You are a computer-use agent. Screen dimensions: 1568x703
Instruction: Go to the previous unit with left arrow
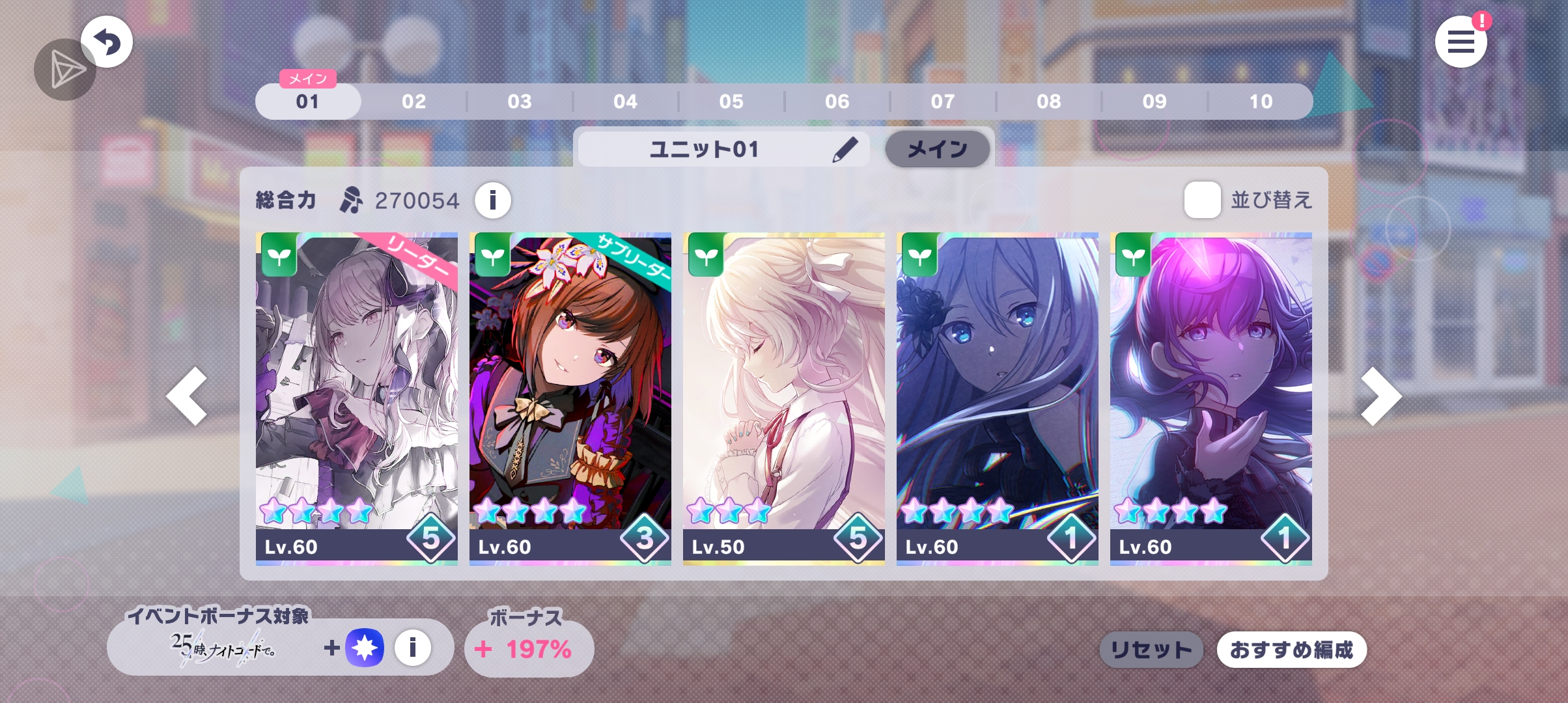pos(188,396)
